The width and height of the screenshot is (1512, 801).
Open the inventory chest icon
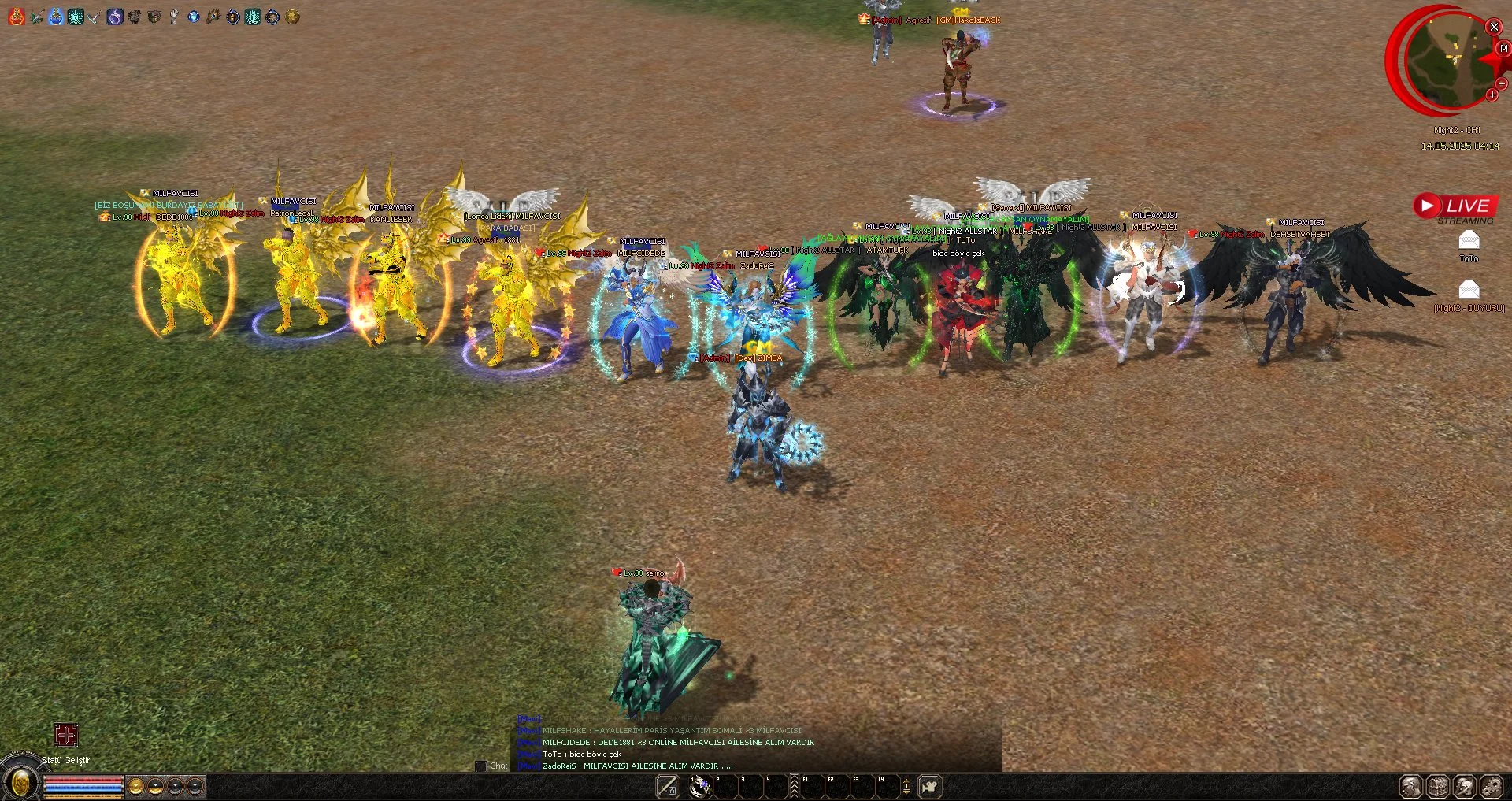(1438, 786)
